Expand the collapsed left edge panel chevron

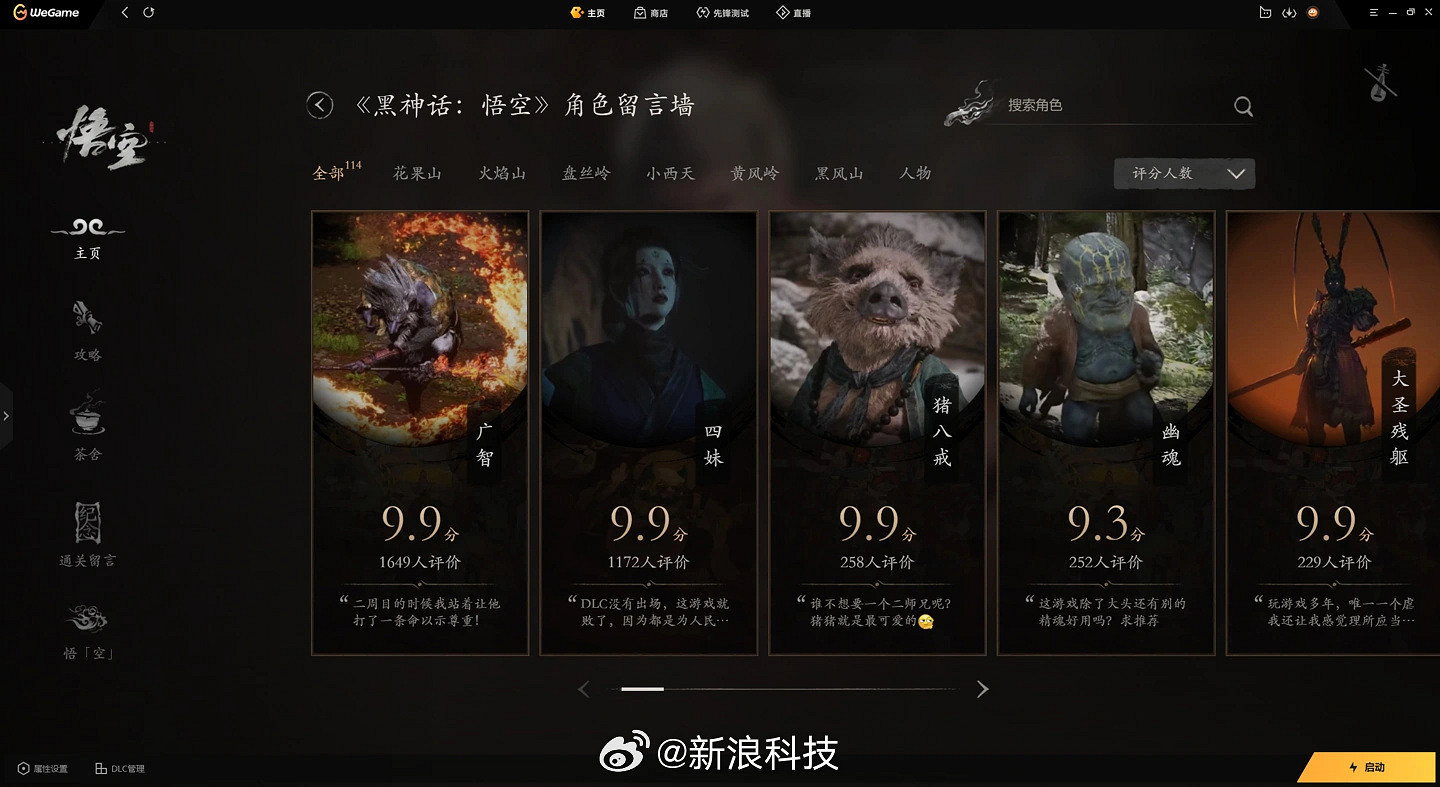pos(7,415)
